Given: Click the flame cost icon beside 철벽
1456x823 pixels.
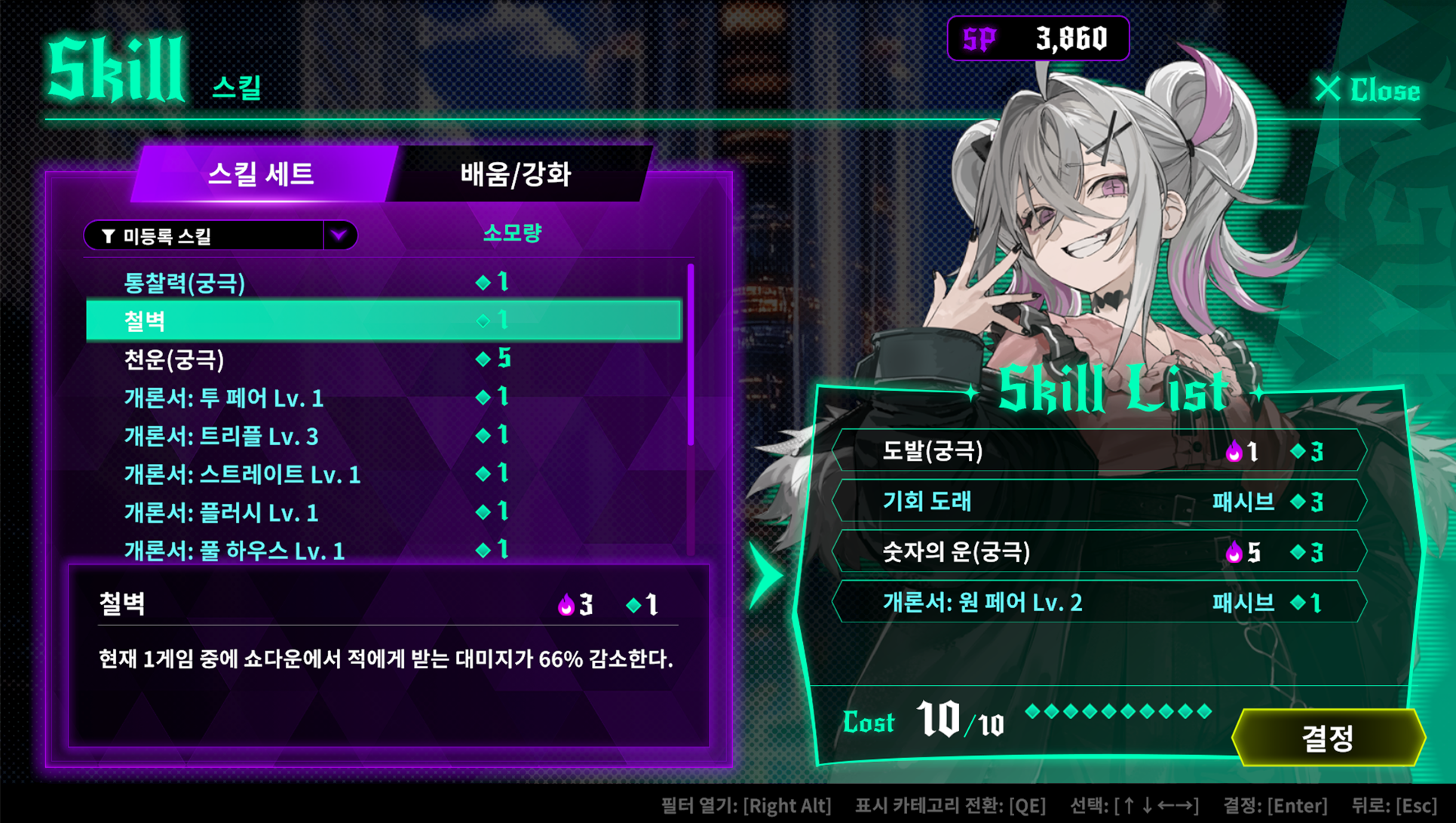Looking at the screenshot, I should [565, 603].
